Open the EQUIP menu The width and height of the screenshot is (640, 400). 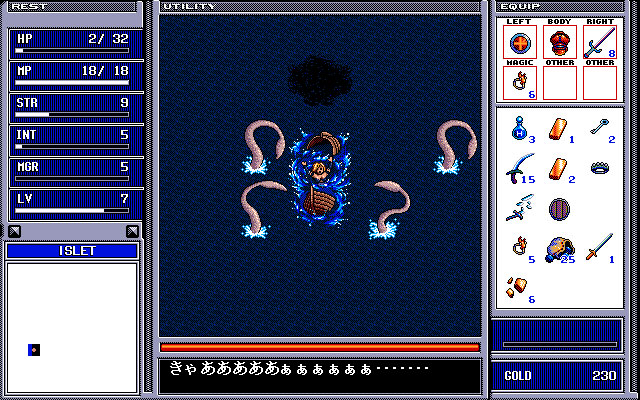tap(519, 6)
